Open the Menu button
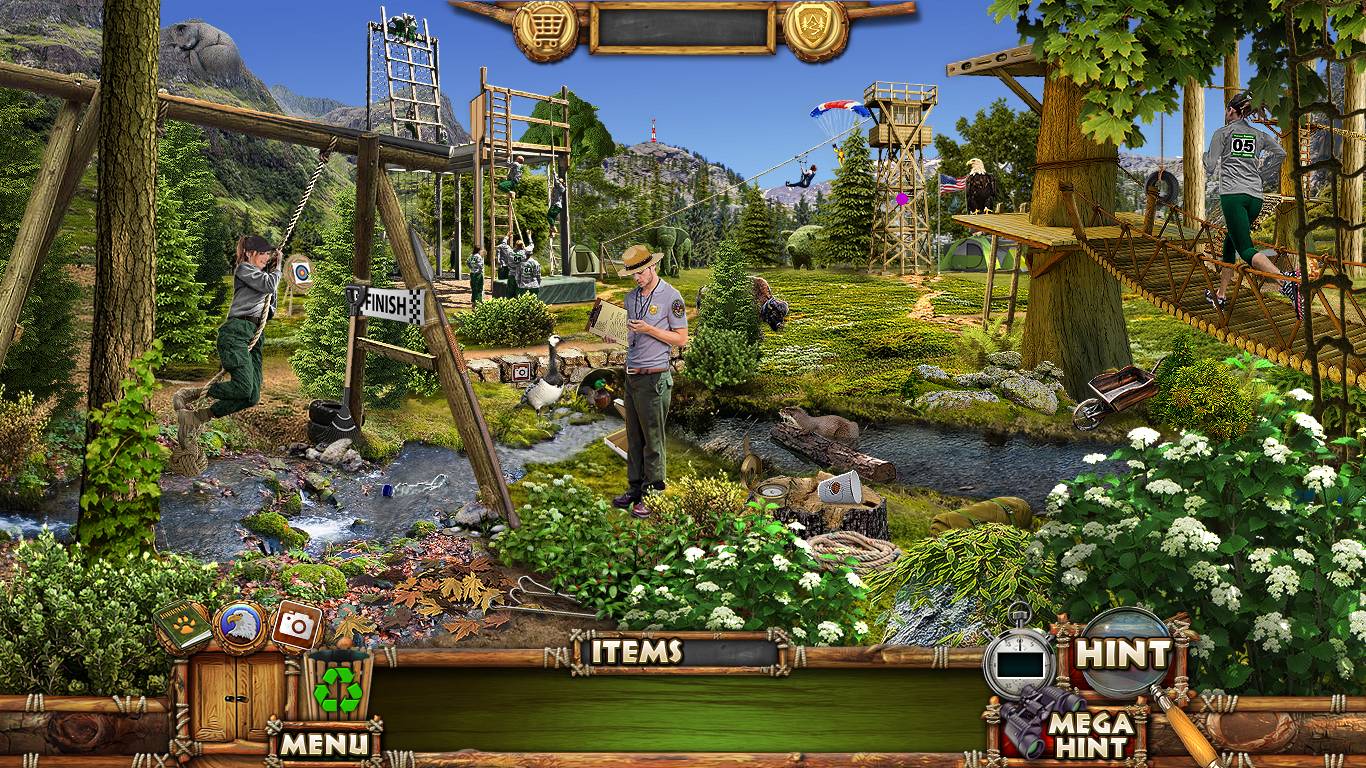Screen dimensions: 1366x768 point(323,744)
